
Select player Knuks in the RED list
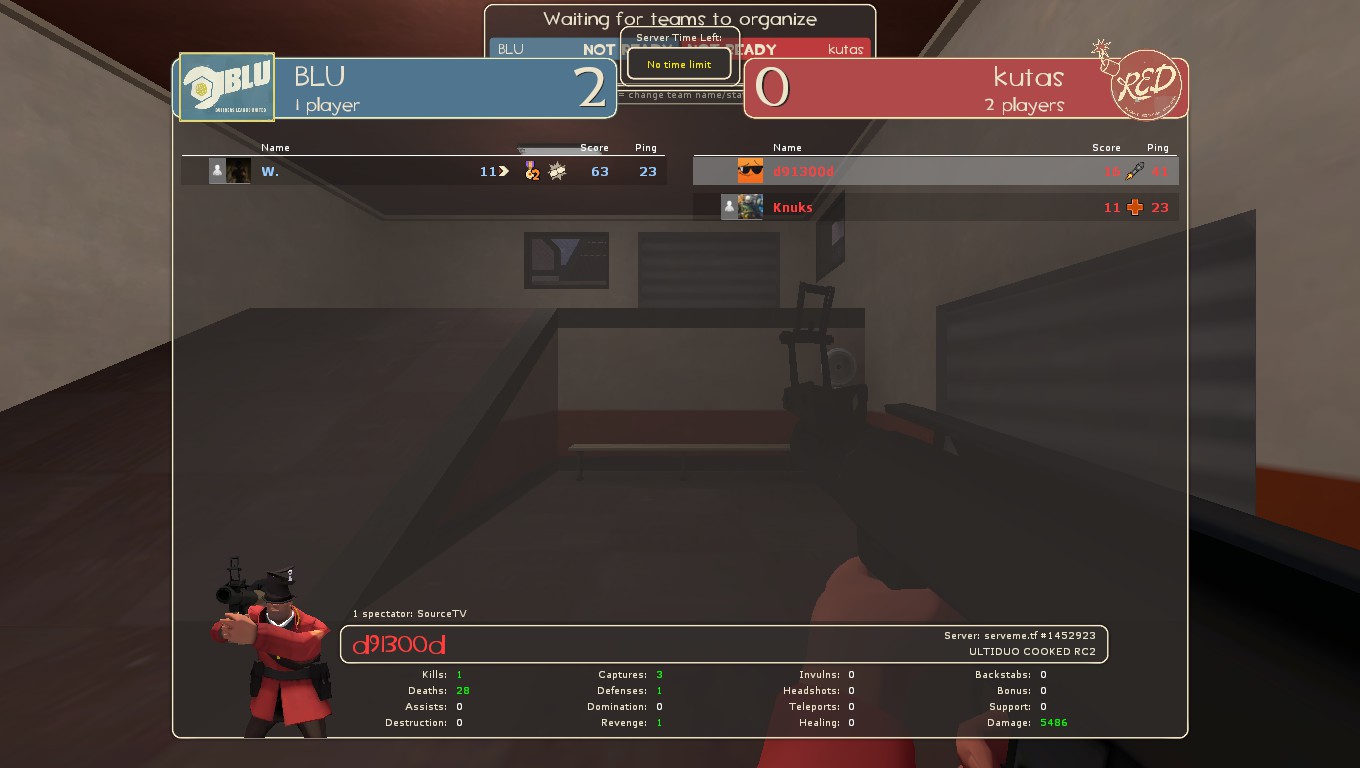[x=793, y=207]
